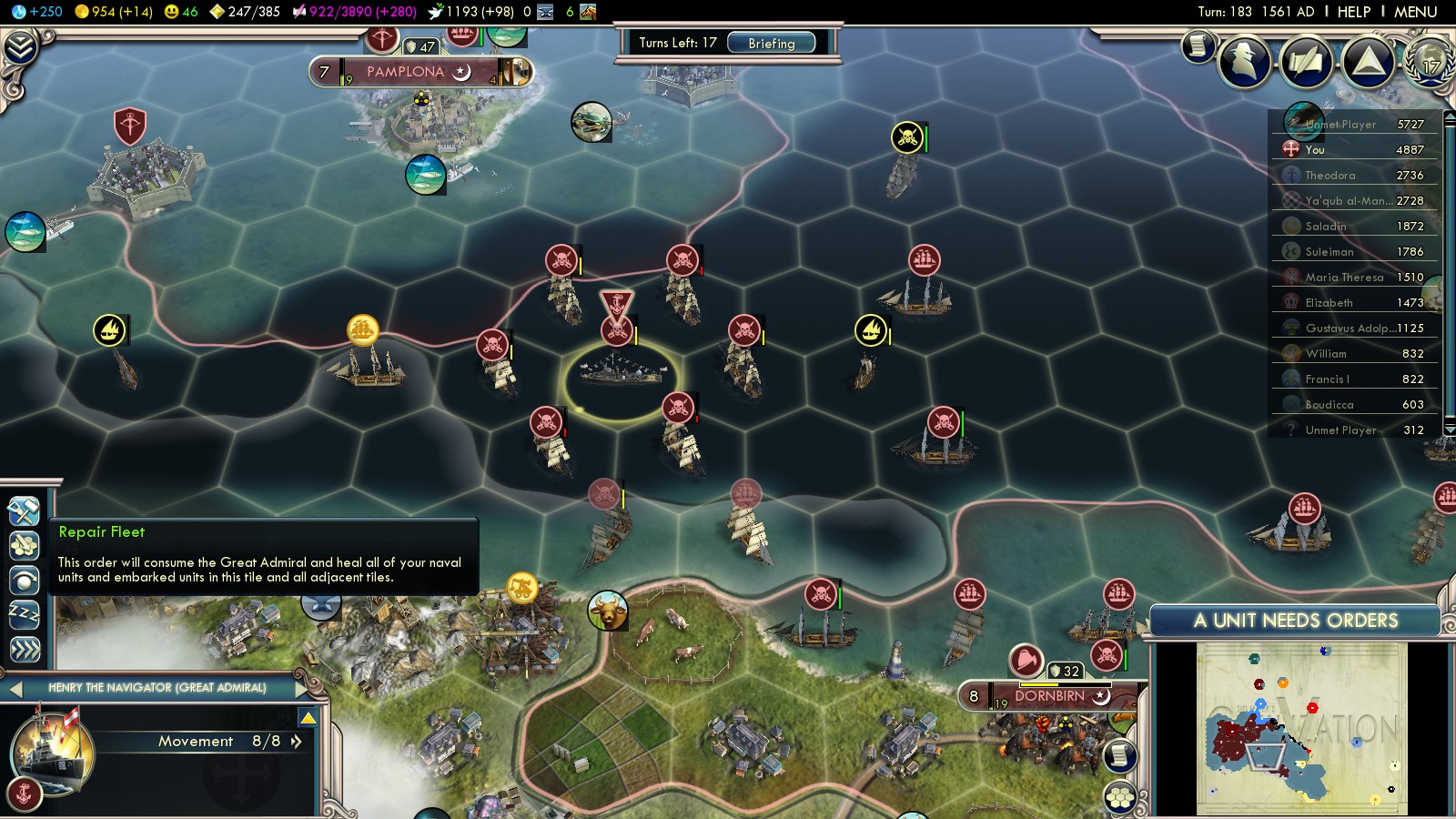This screenshot has width=1456, height=819.
Task: Open the Espionage overview spy icon
Action: [x=1244, y=61]
